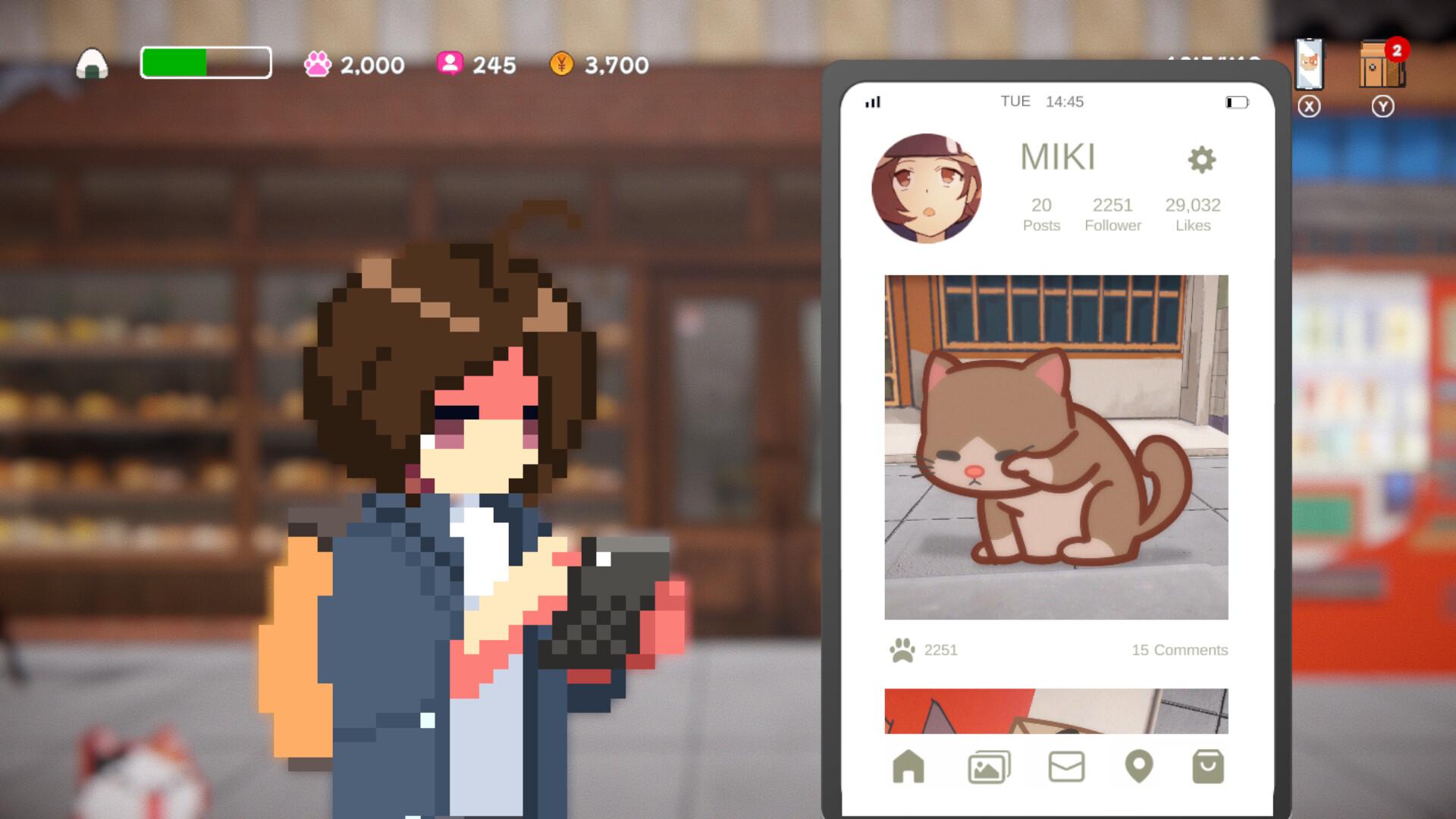Click the green energy progress bar
1456x819 pixels.
(205, 65)
